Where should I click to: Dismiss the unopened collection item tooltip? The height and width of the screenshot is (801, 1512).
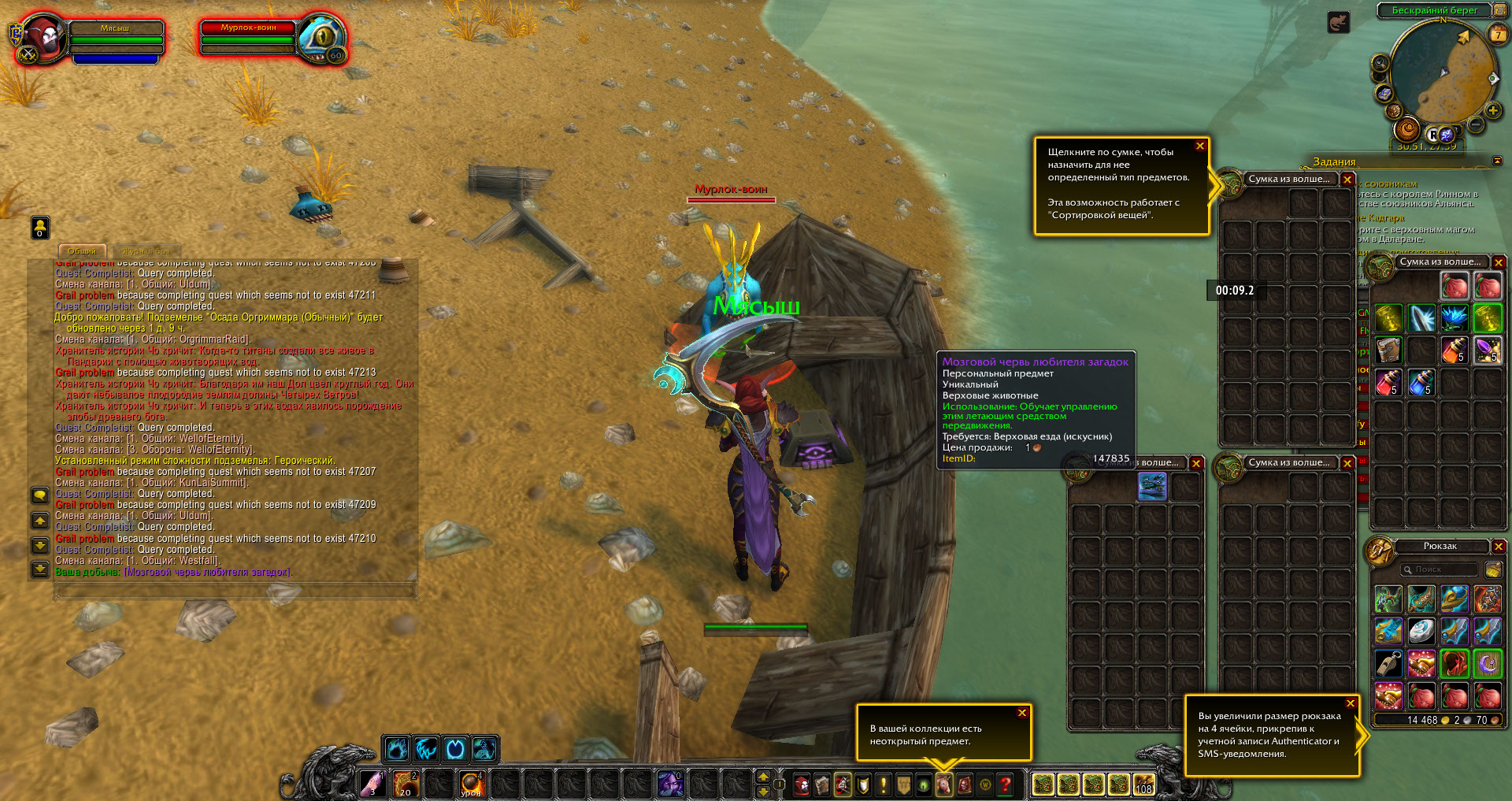1022,713
